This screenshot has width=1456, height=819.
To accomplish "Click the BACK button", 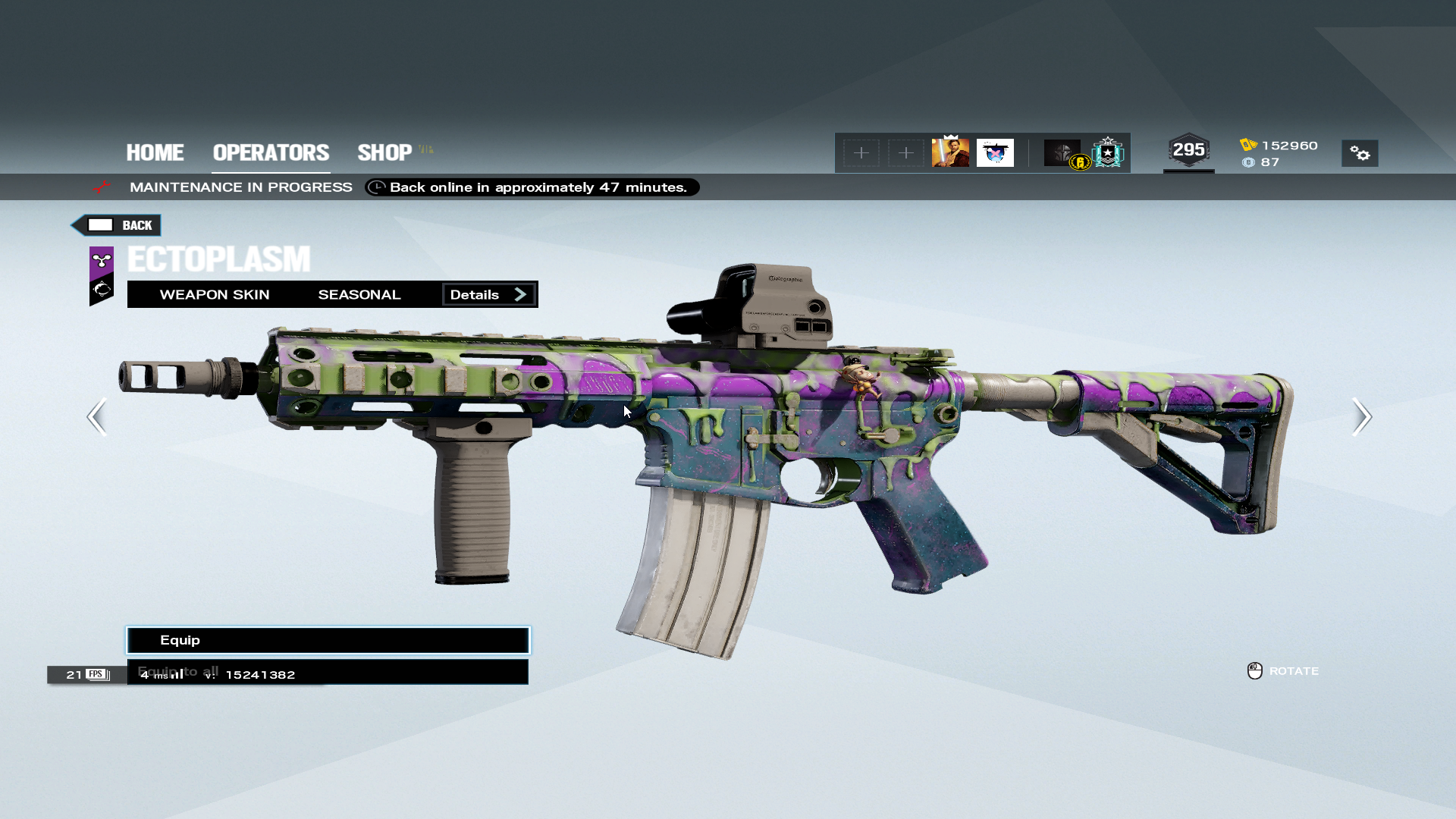I will click(x=117, y=225).
